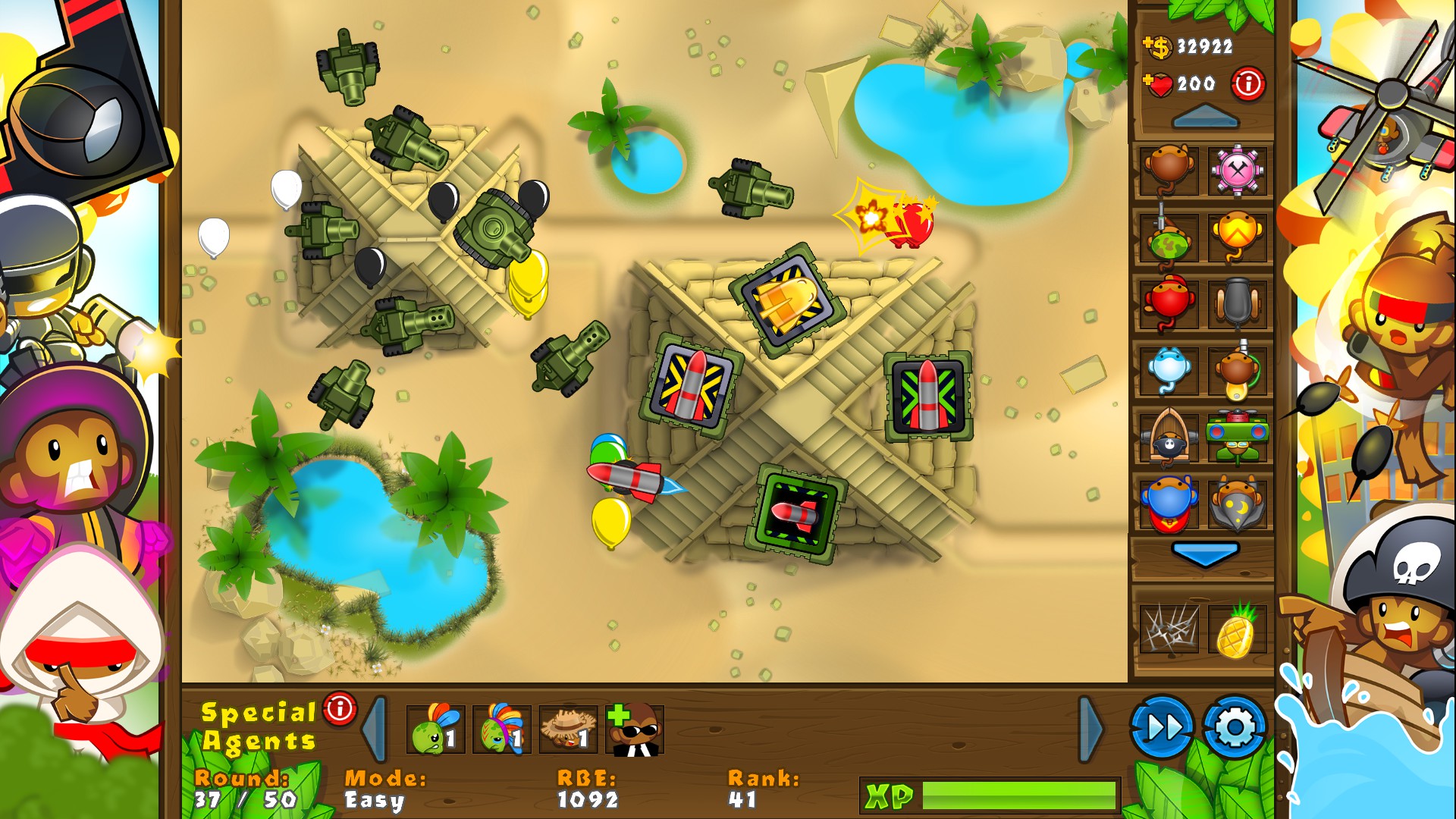
Task: Select the Glue Gunner tower
Action: [x=1239, y=370]
